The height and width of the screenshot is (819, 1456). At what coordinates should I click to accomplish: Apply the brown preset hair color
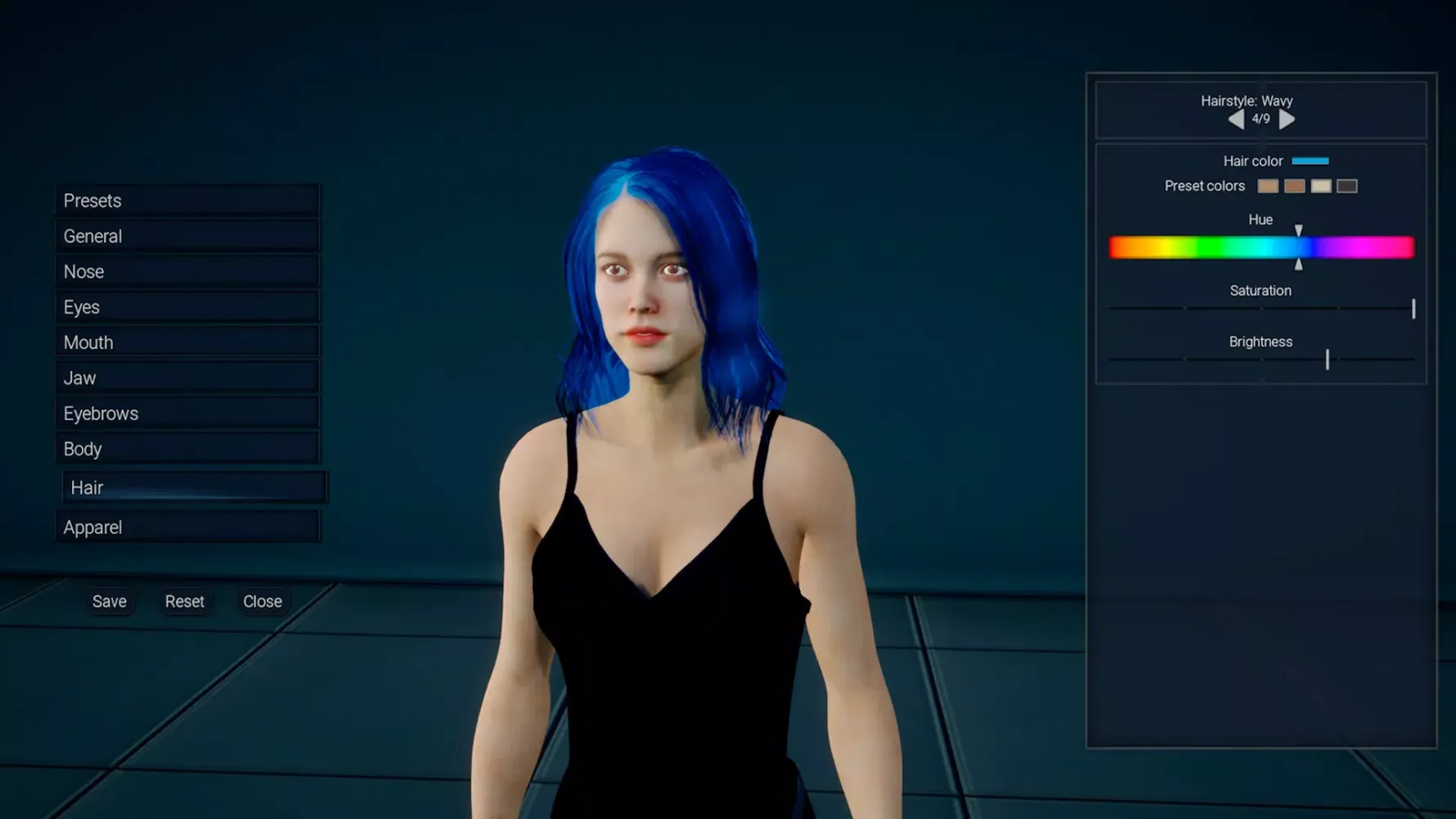1295,186
